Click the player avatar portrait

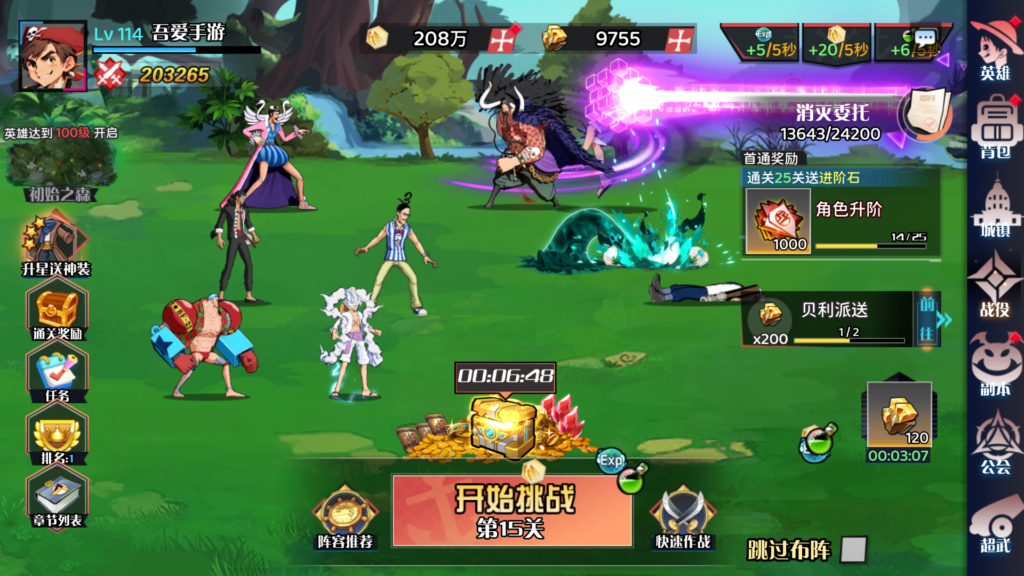[x=52, y=56]
